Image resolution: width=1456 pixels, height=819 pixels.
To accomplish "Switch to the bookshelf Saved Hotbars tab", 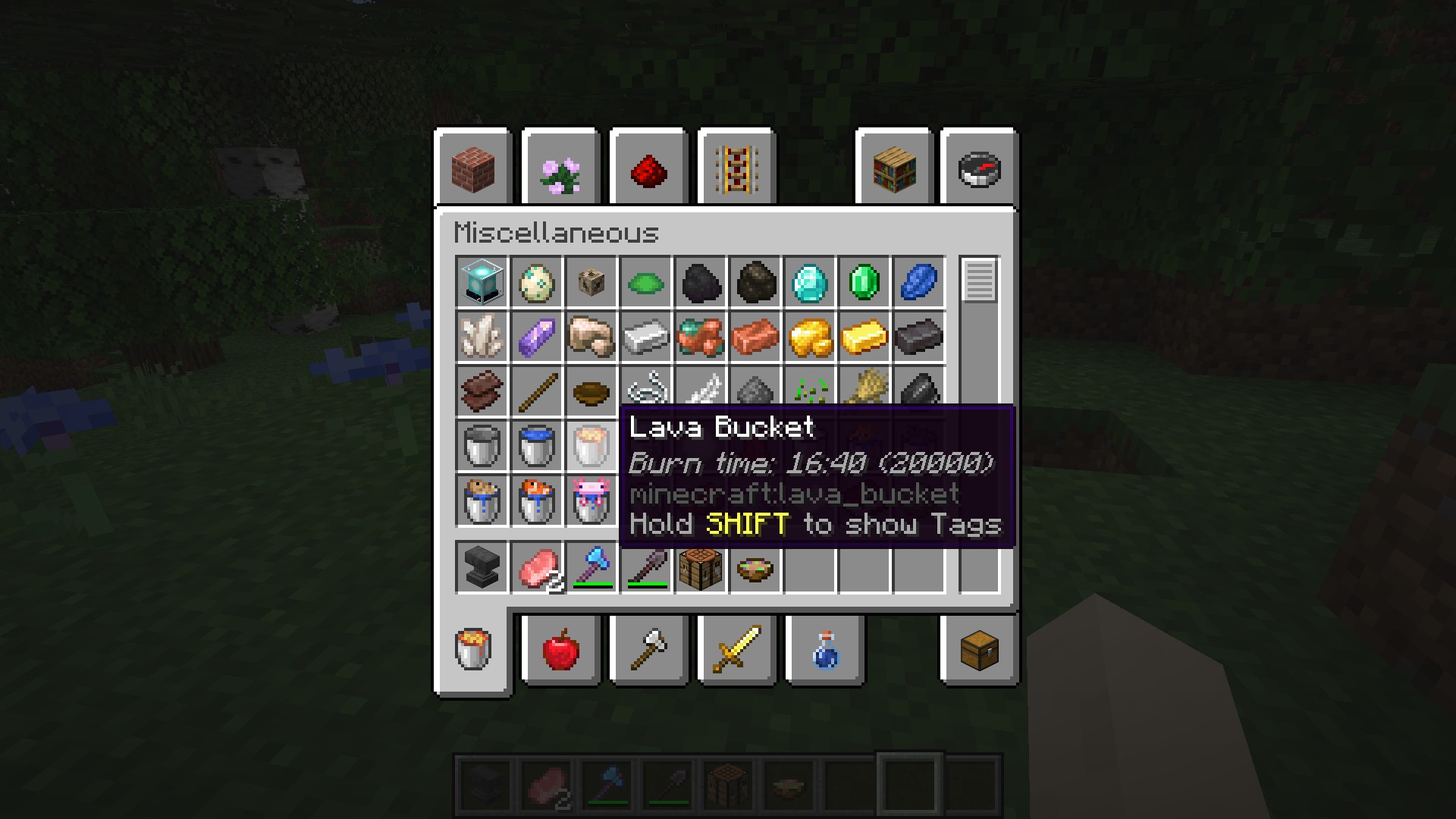I will click(894, 168).
